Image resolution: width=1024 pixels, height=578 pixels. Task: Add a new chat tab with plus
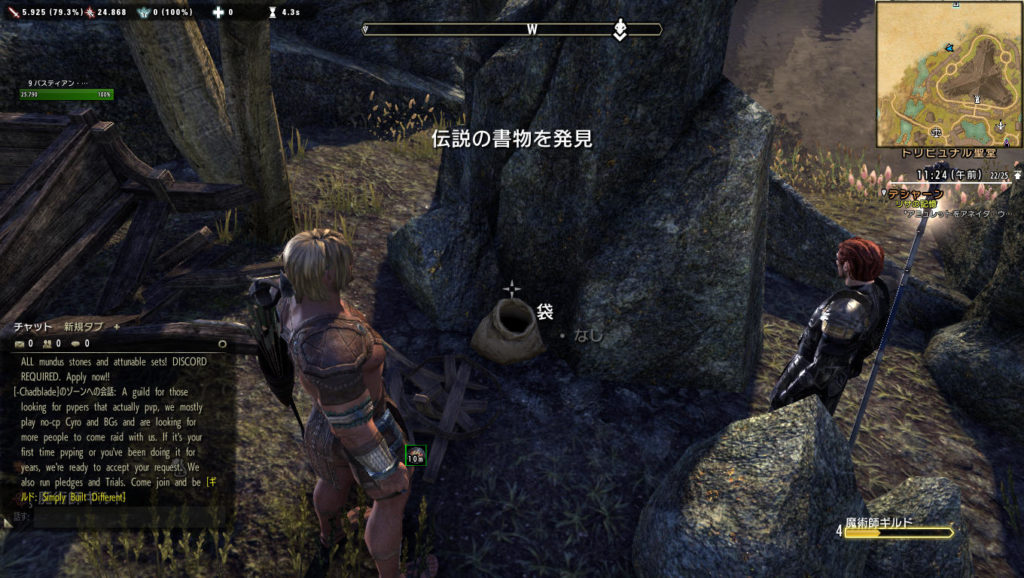coord(116,326)
